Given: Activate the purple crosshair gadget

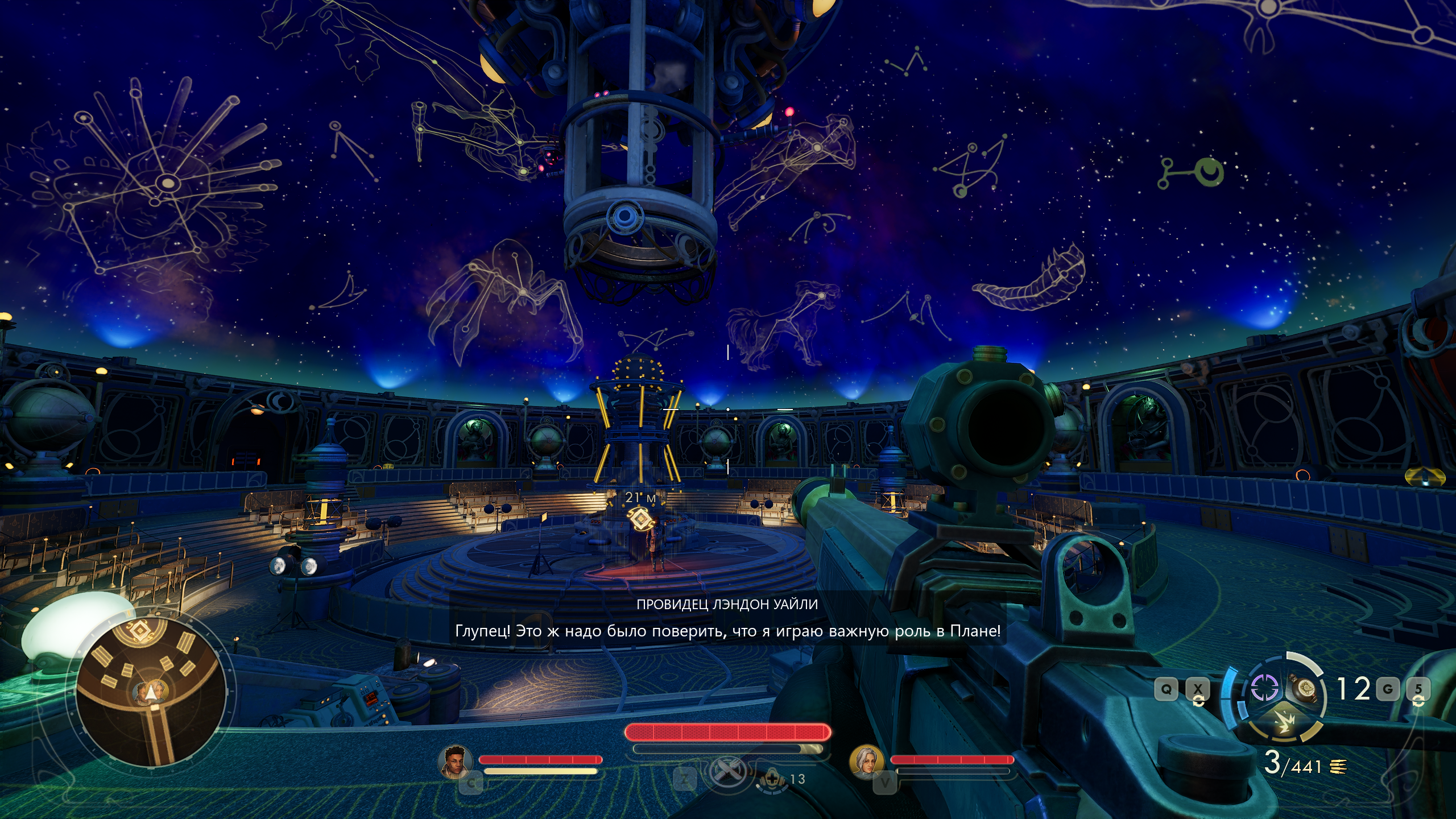Looking at the screenshot, I should [x=1264, y=689].
